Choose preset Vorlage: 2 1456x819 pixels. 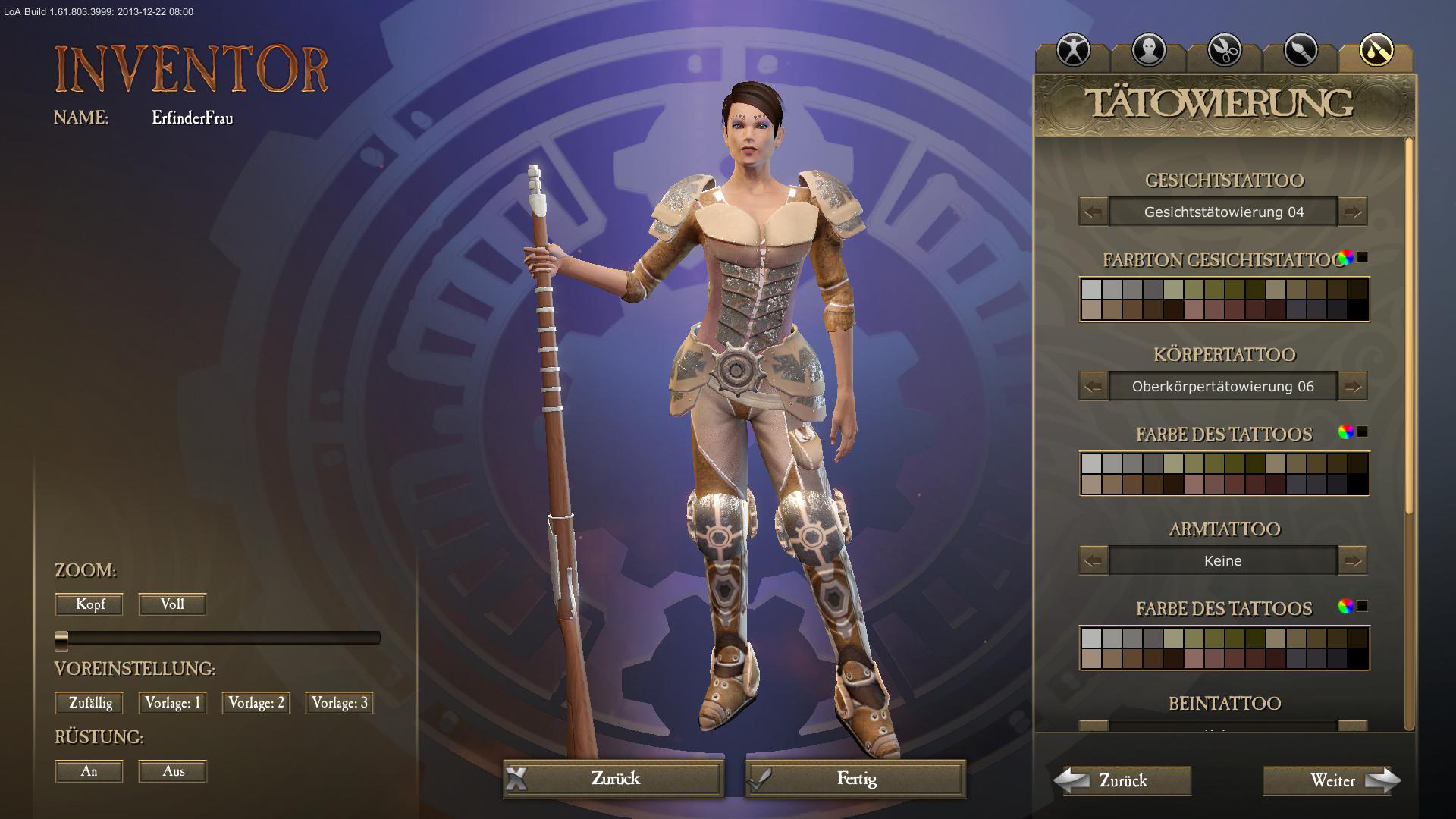[x=256, y=703]
